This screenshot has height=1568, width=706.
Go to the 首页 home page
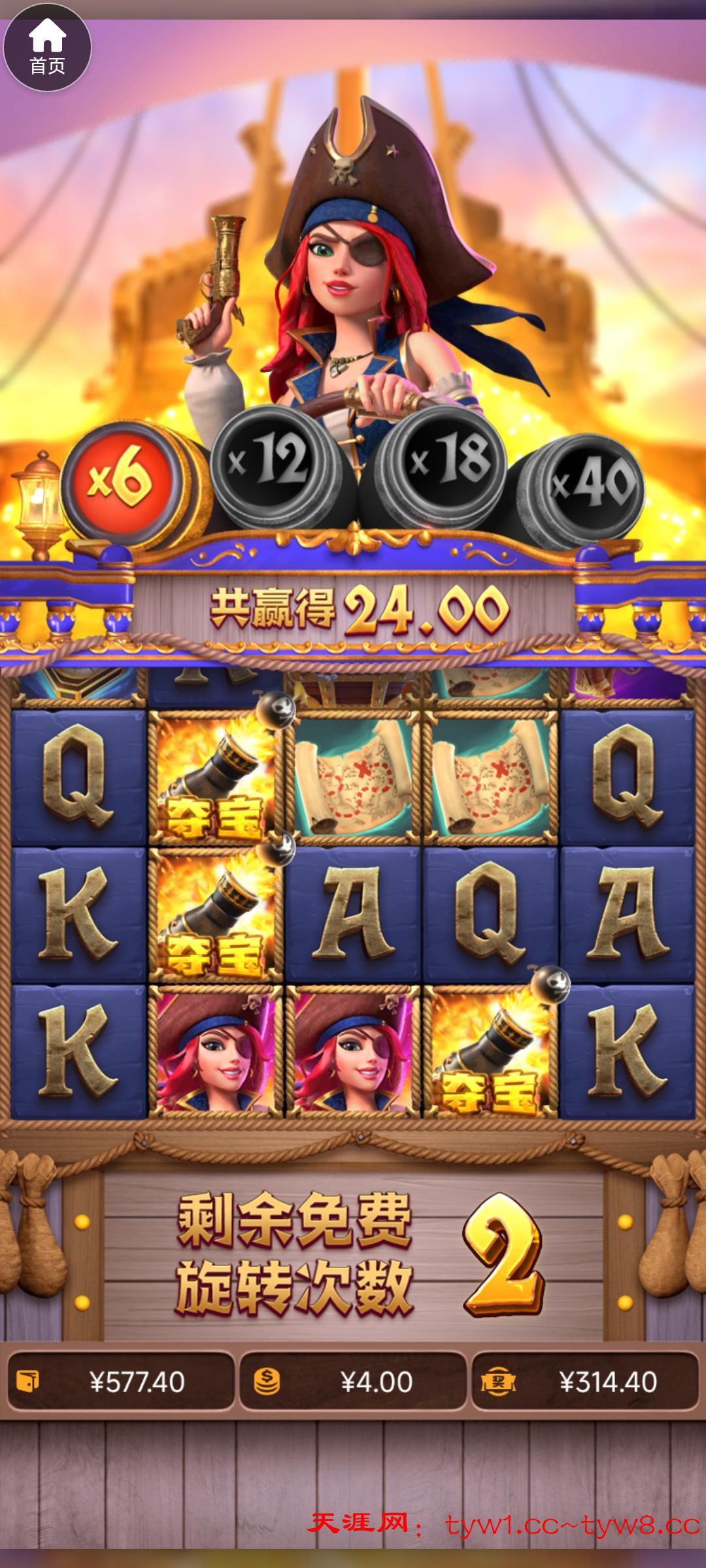pyautogui.click(x=47, y=48)
